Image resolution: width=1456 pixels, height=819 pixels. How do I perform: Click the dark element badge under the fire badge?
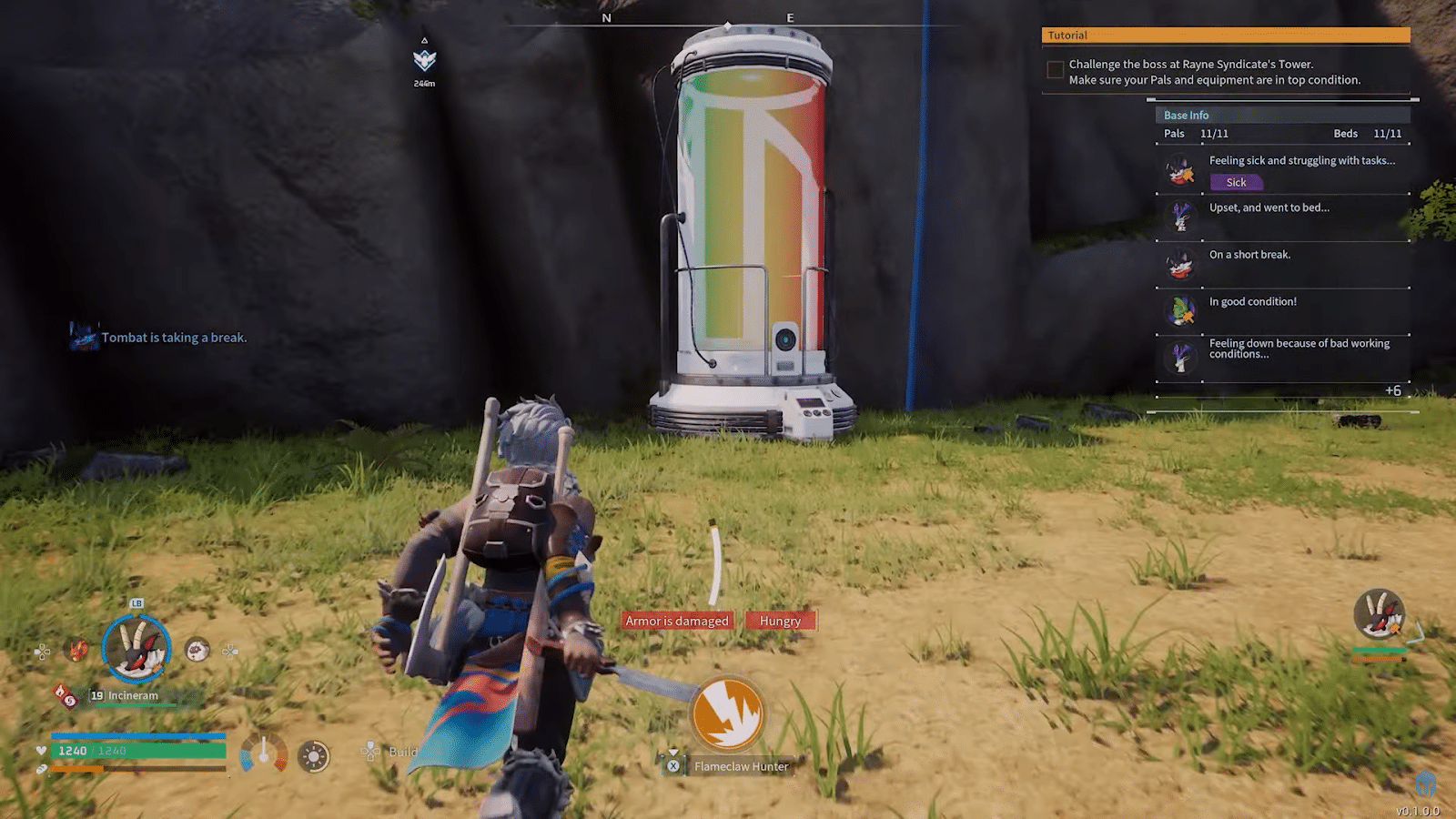click(72, 703)
